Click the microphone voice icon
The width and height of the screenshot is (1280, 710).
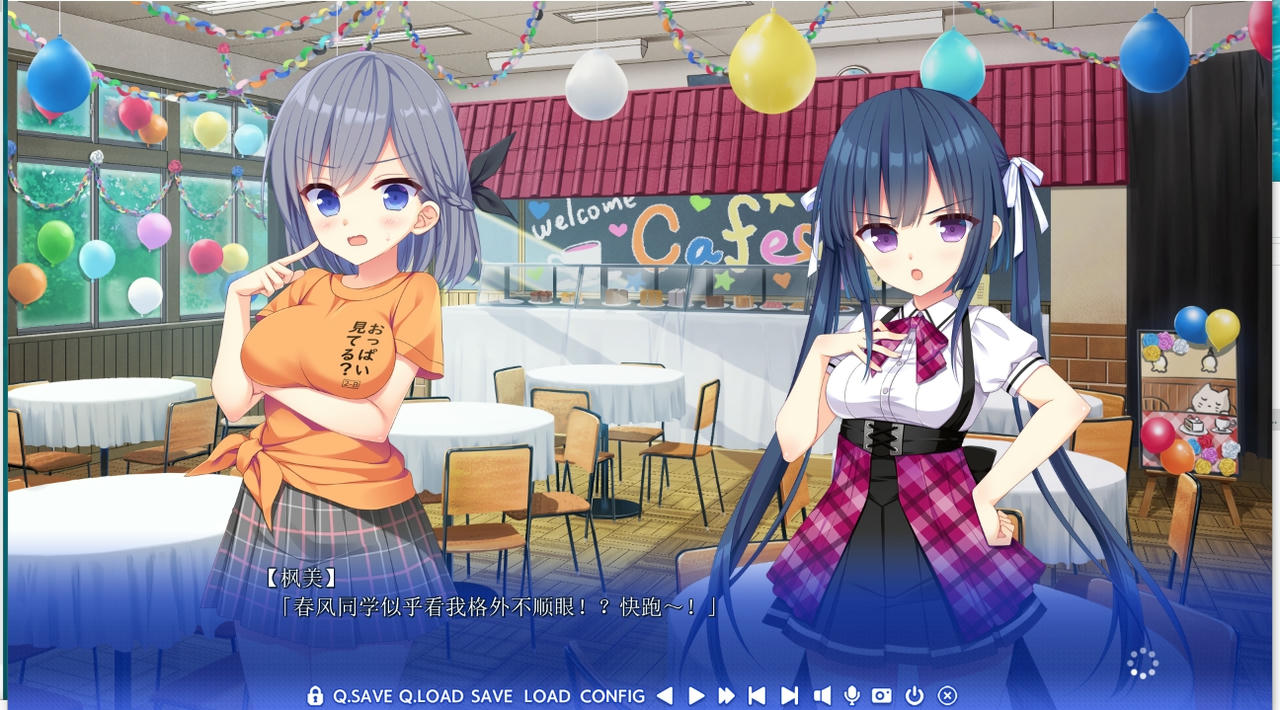pyautogui.click(x=852, y=696)
